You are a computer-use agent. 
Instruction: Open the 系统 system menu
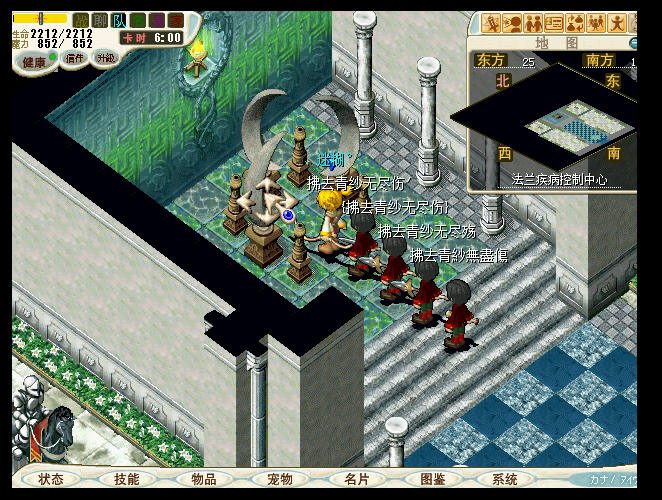click(506, 479)
